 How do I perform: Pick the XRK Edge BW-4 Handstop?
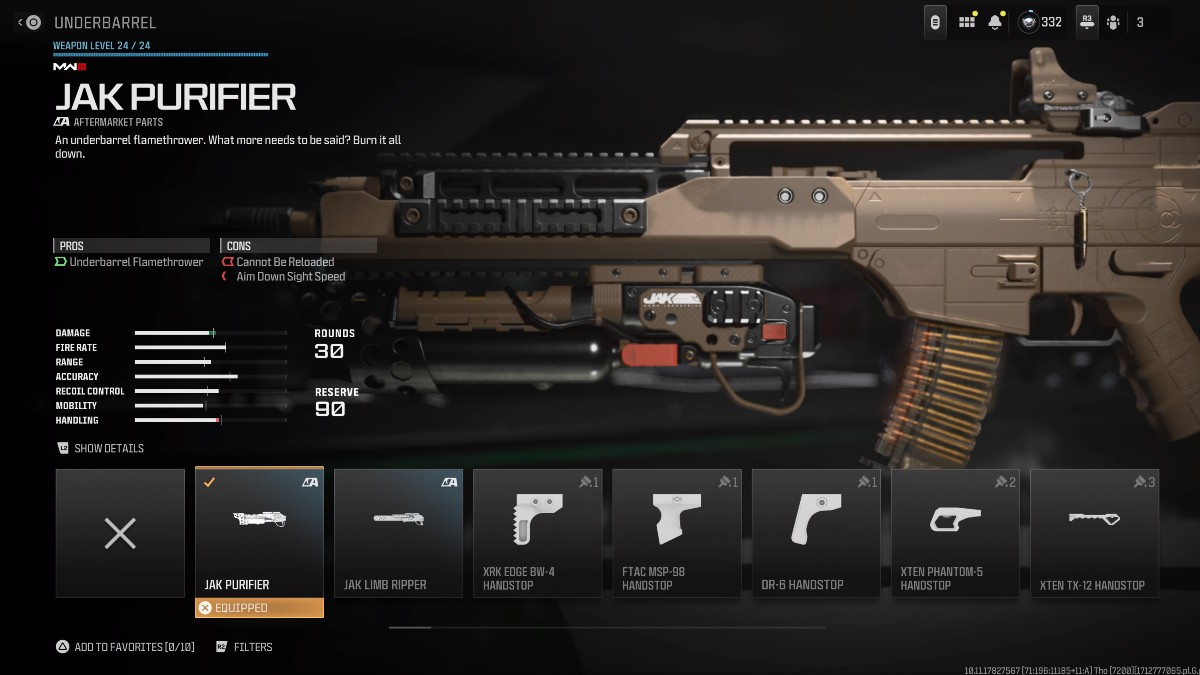[x=537, y=533]
